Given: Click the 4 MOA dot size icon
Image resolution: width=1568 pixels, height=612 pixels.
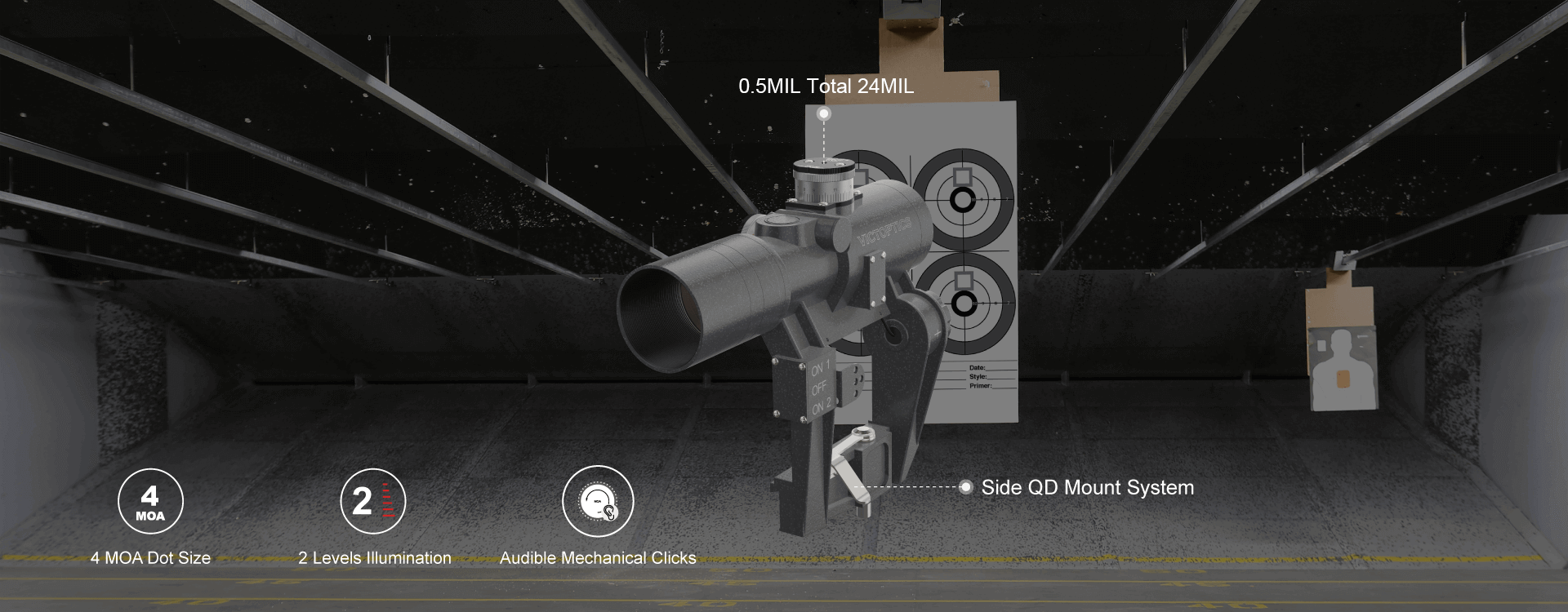Looking at the screenshot, I should pyautogui.click(x=150, y=501).
